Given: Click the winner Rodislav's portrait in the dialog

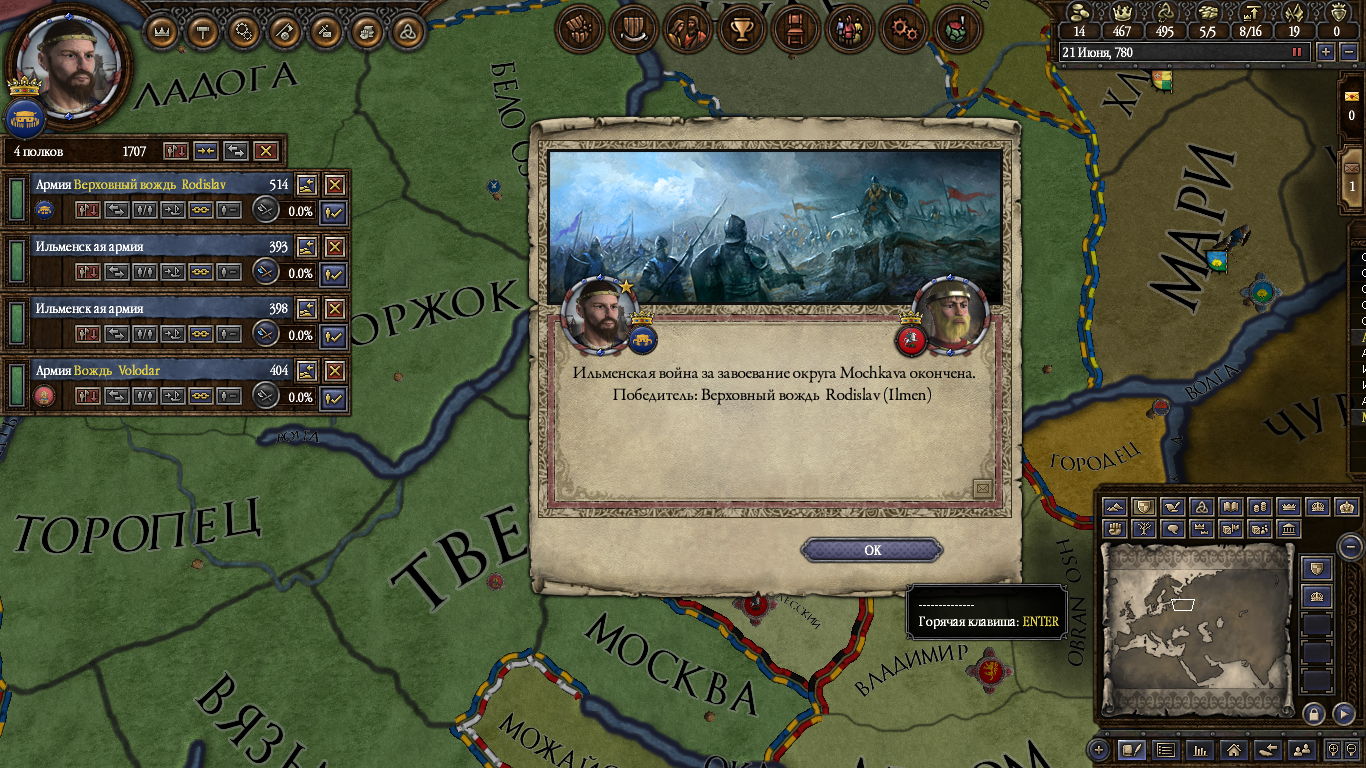Looking at the screenshot, I should 599,313.
